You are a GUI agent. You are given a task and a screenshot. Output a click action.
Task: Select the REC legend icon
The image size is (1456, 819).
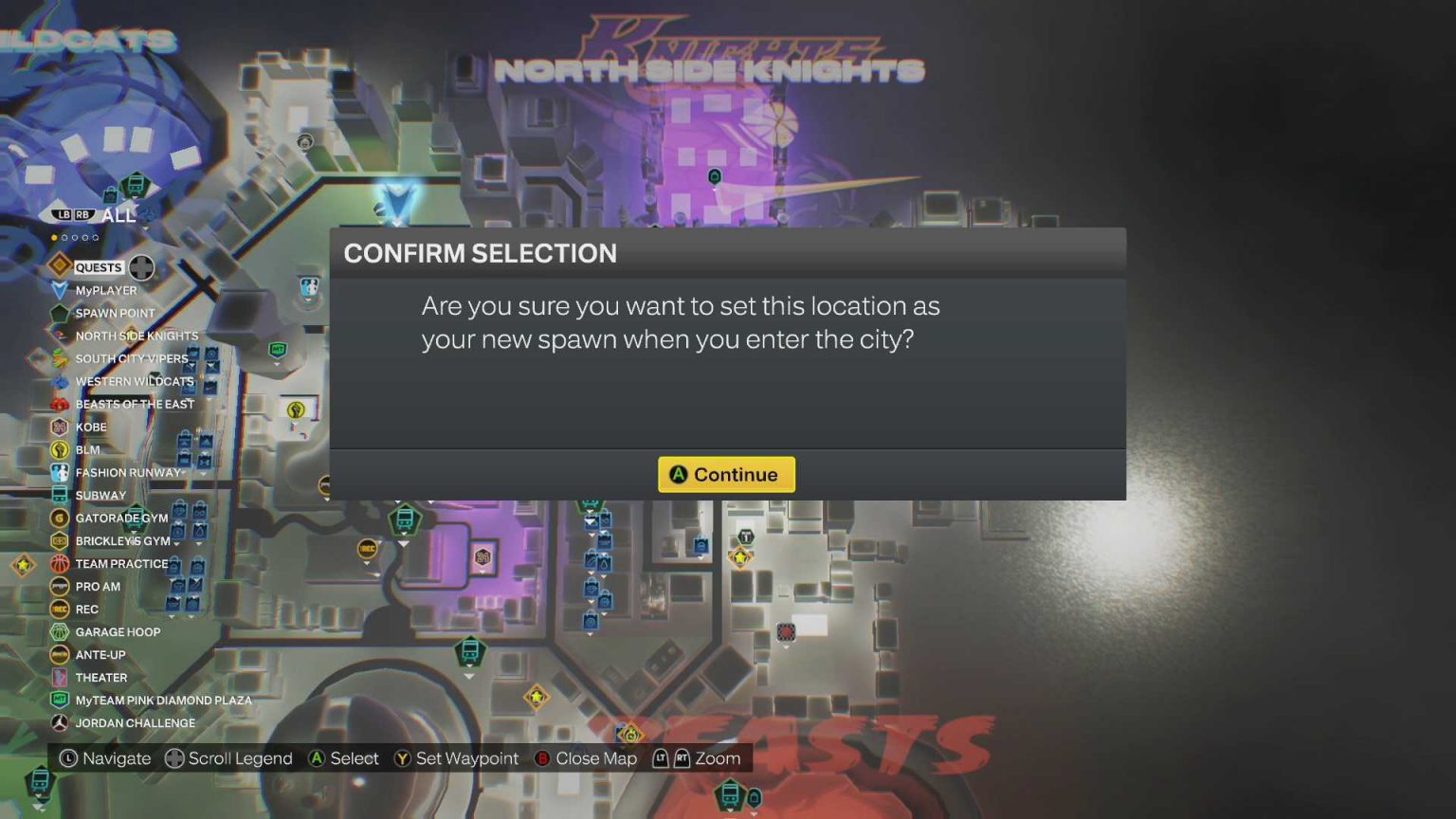pyautogui.click(x=61, y=610)
